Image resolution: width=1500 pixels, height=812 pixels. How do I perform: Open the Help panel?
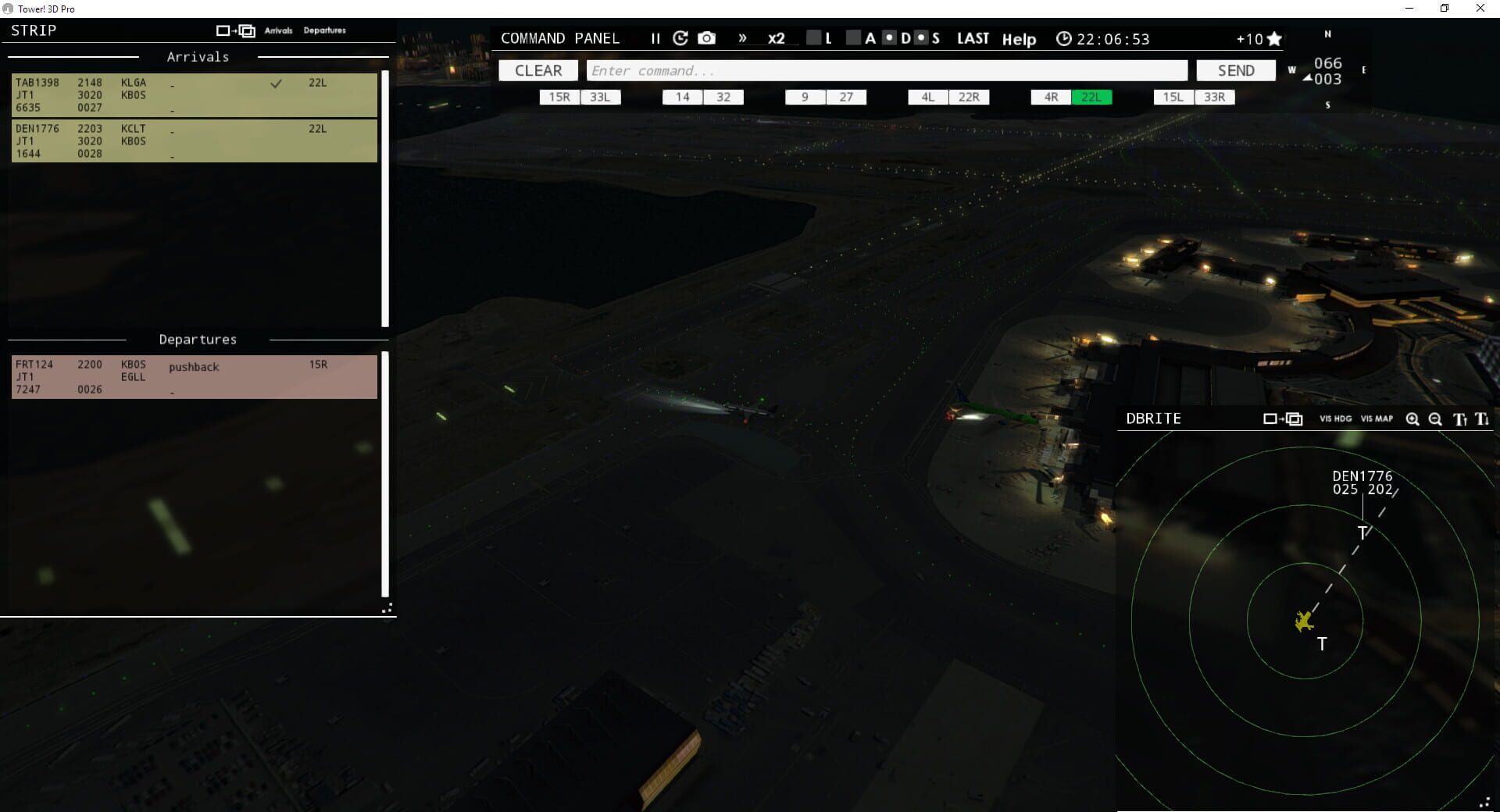coord(1019,39)
